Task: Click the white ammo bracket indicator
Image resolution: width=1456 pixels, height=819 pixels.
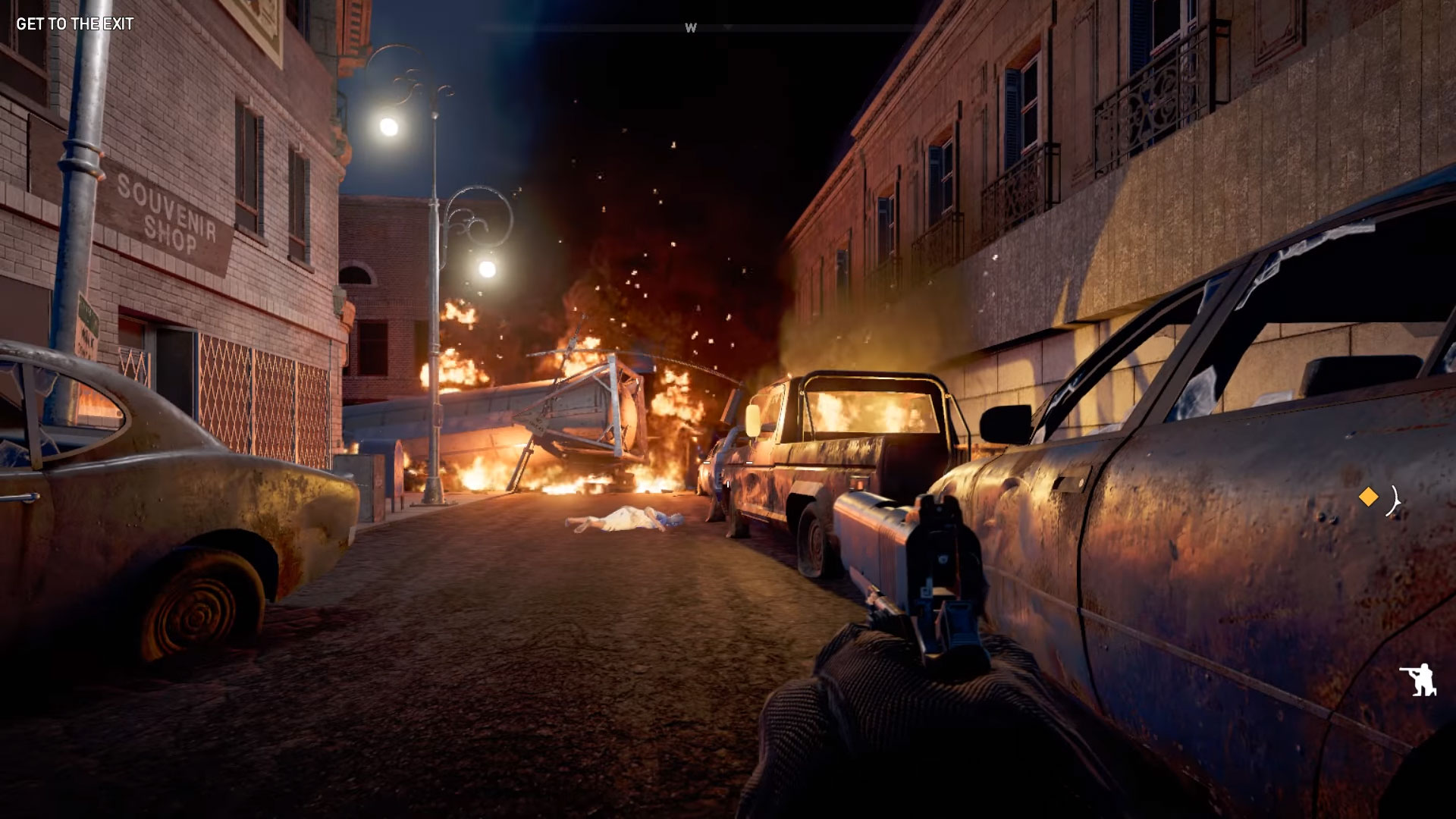Action: coord(1393,500)
